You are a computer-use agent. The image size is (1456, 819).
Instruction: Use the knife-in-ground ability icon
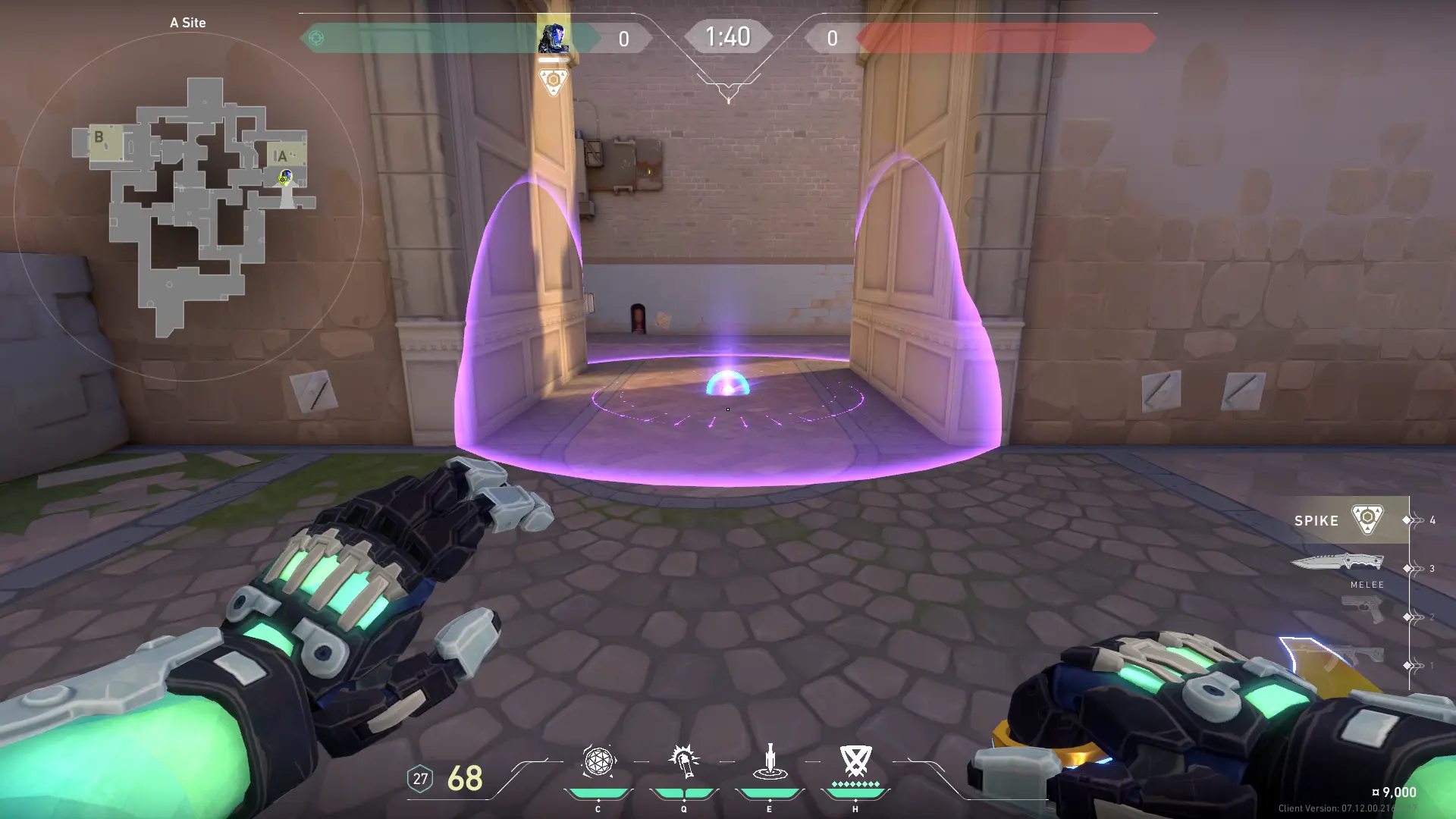770,761
